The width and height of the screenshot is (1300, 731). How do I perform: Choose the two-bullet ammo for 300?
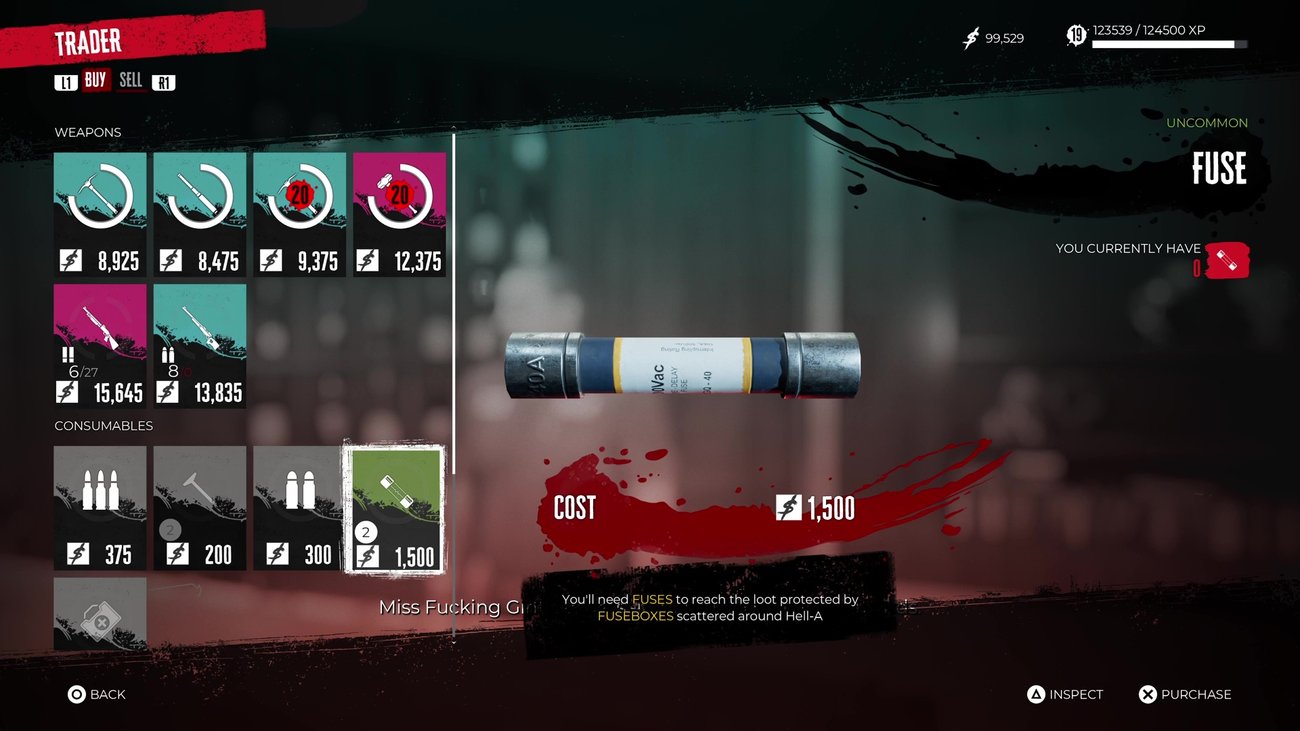click(300, 508)
